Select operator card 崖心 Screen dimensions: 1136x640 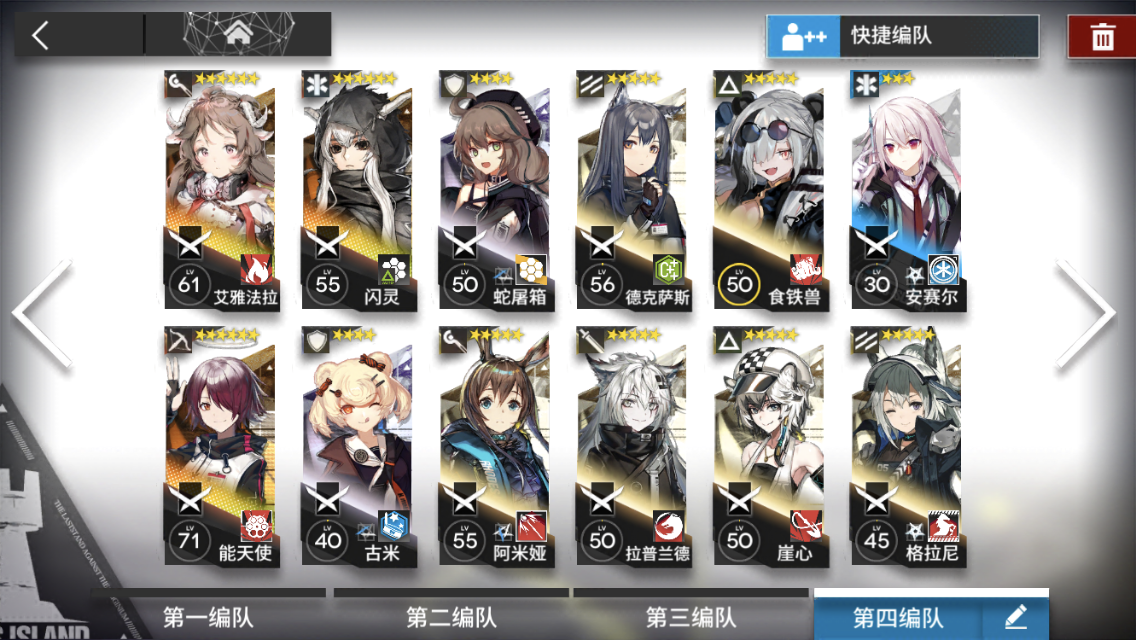[x=769, y=445]
